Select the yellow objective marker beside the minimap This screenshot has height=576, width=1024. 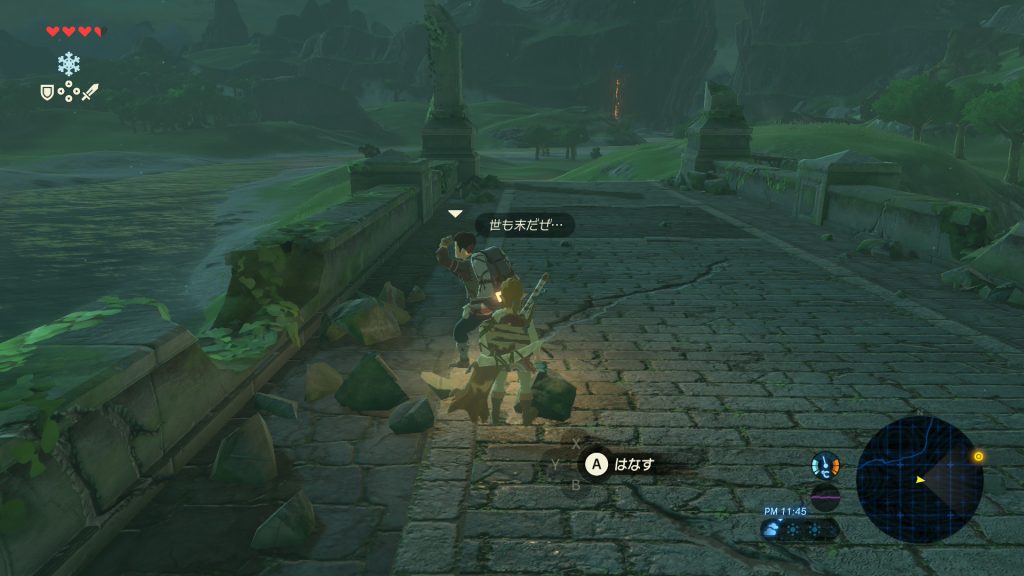tap(978, 457)
